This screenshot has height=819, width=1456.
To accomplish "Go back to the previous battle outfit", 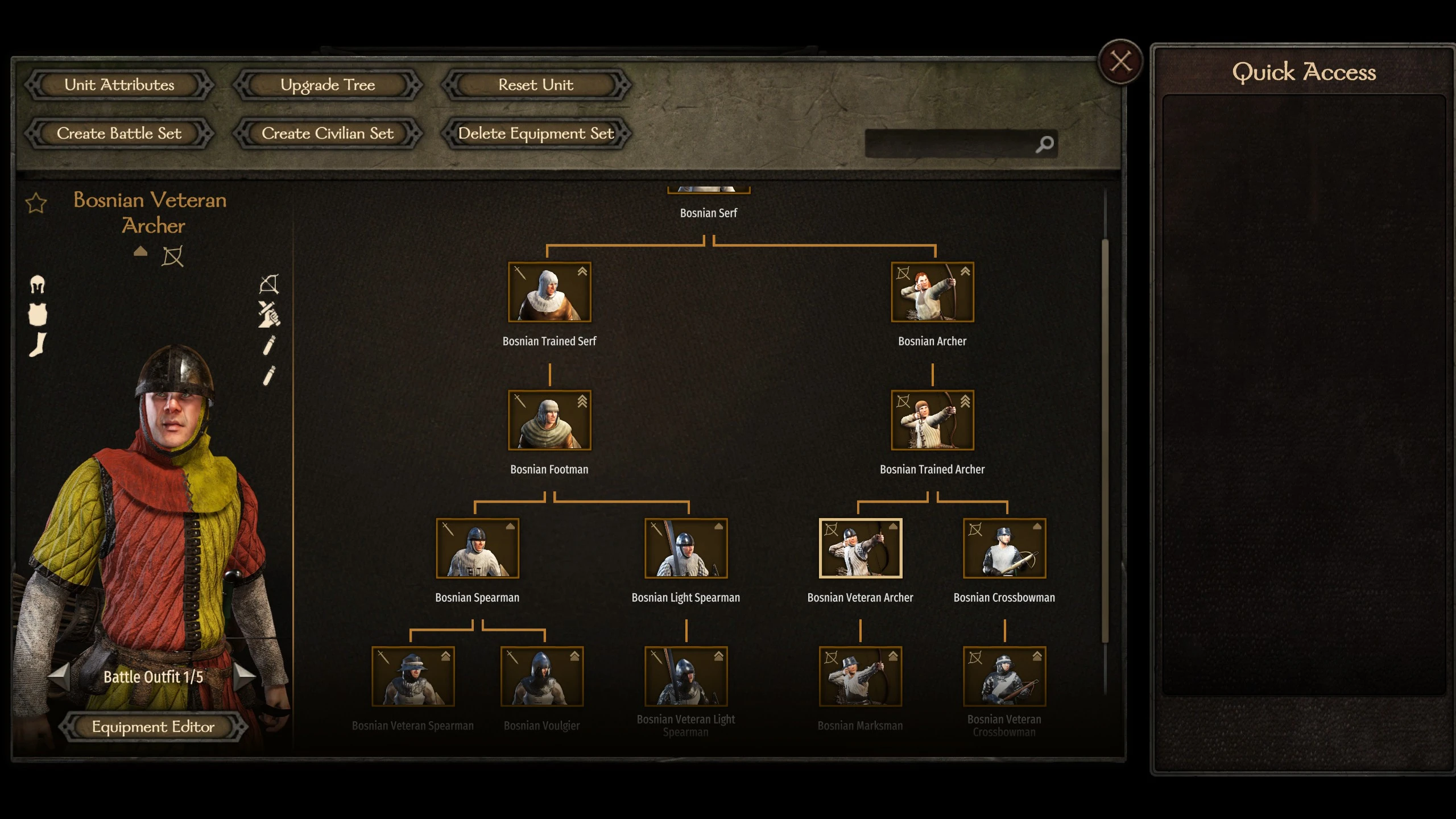I will [59, 676].
